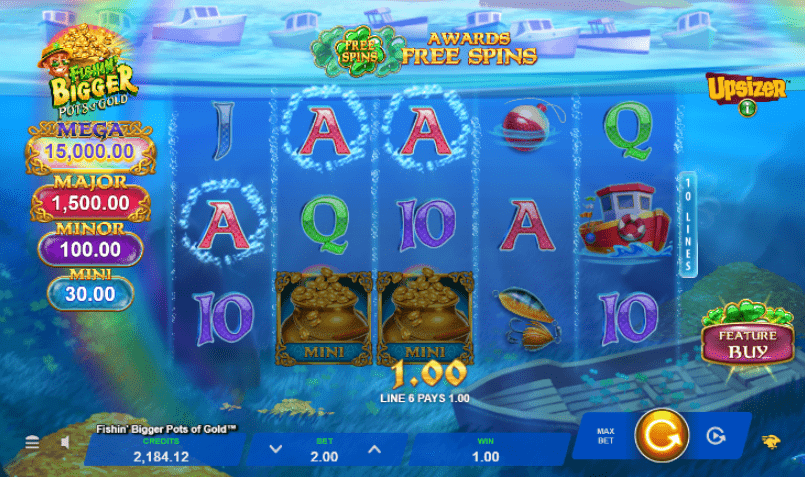Decrease the bet amount
This screenshot has height=477, width=805.
[276, 450]
